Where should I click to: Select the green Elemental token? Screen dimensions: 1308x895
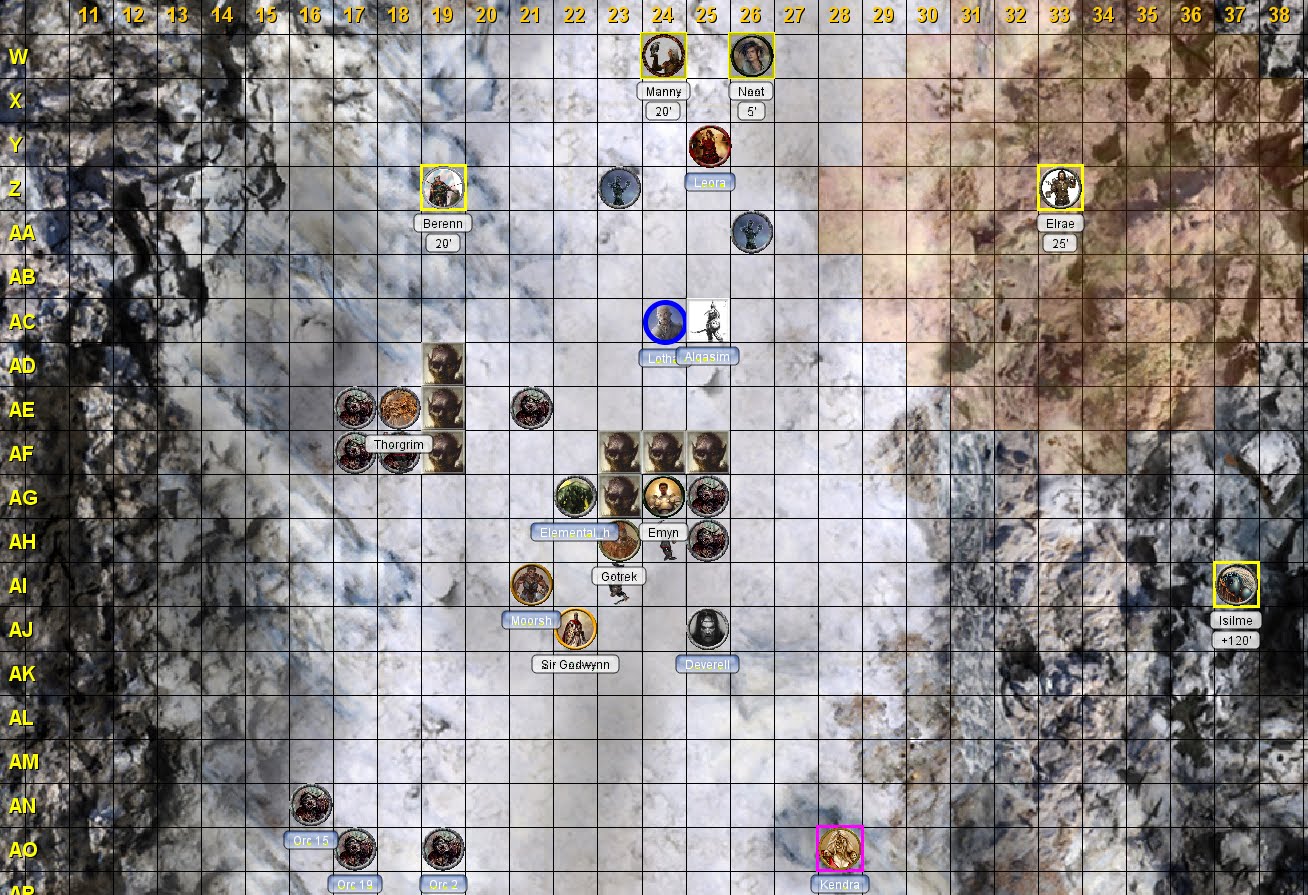[575, 497]
